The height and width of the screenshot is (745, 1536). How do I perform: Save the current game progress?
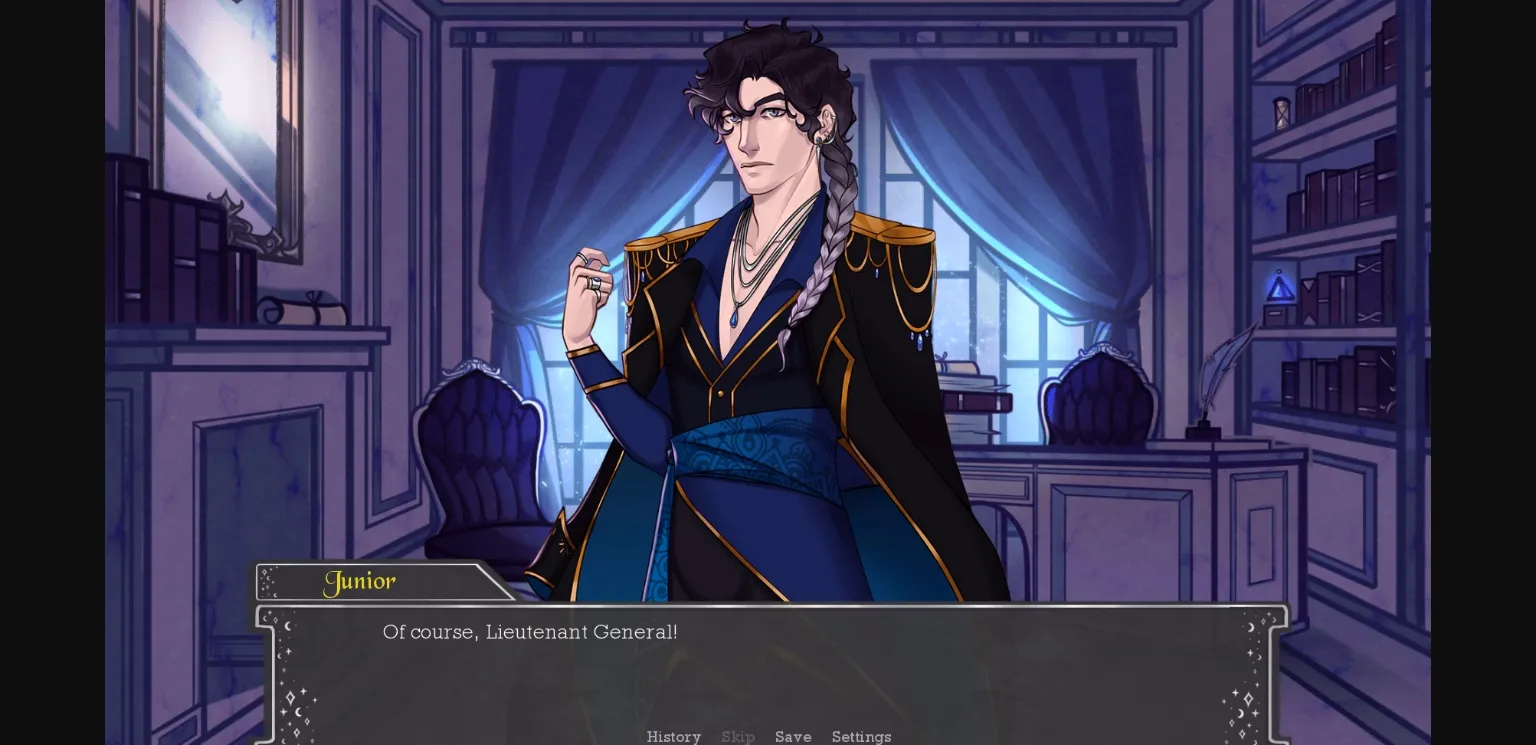click(793, 737)
